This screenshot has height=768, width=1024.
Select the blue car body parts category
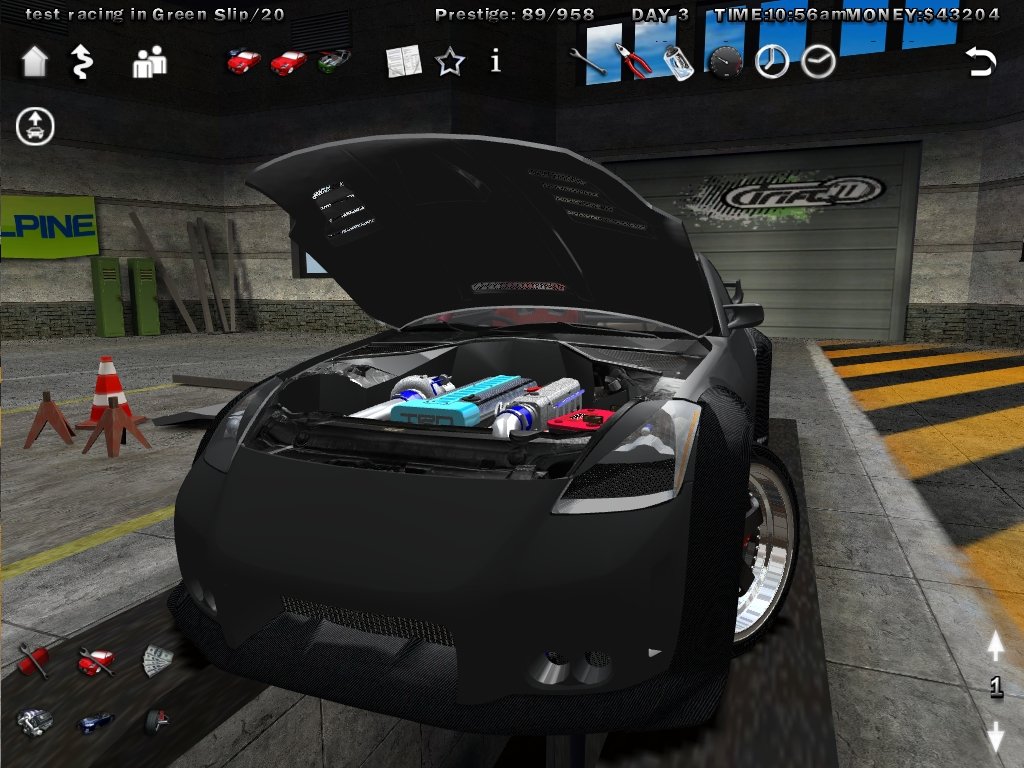pos(96,721)
